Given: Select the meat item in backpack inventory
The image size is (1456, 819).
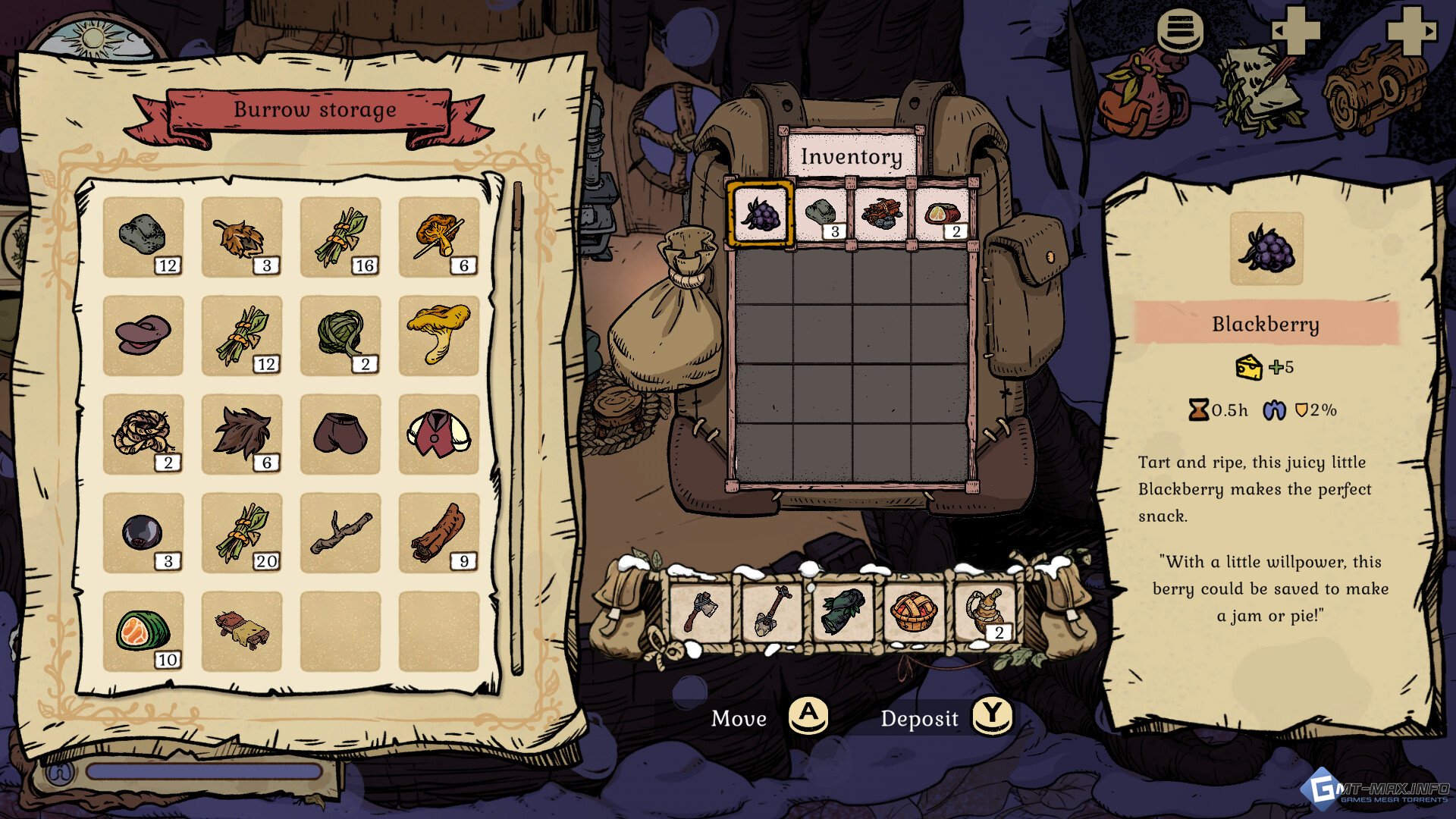Looking at the screenshot, I should tap(941, 214).
